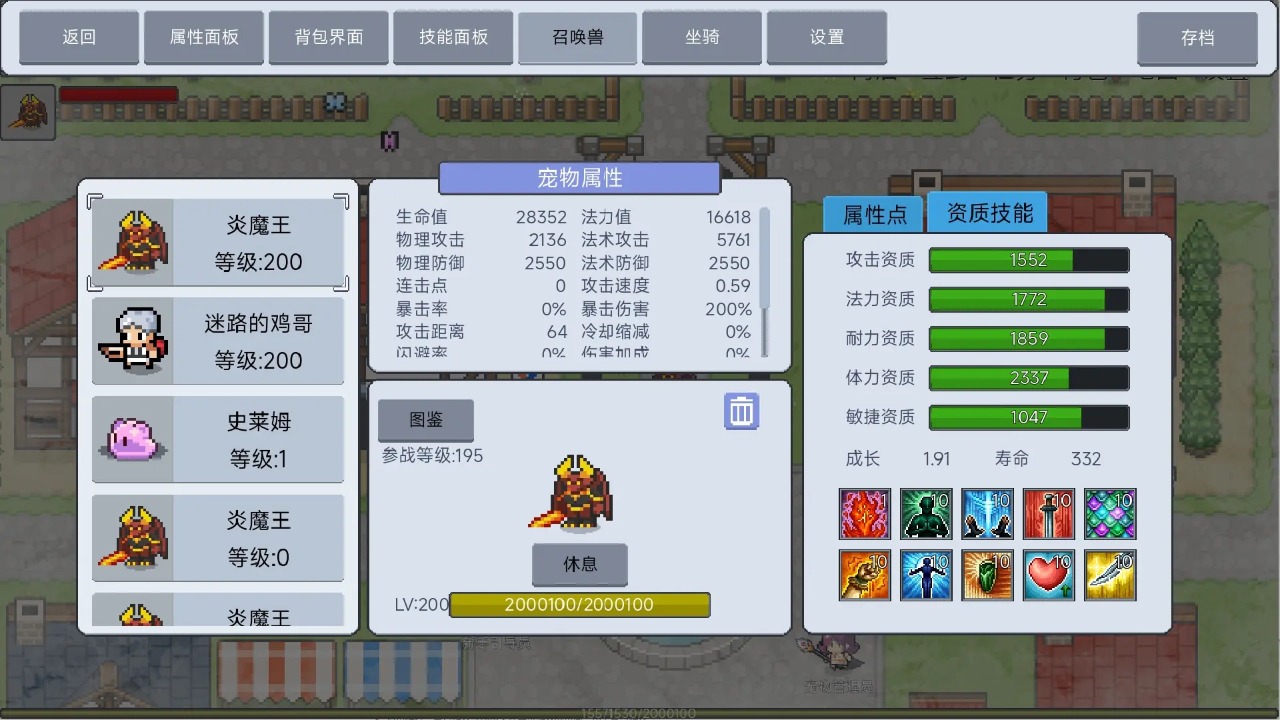Viewport: 1280px width, 720px height.
Task: Switch to the 资质技能 tab
Action: point(987,212)
